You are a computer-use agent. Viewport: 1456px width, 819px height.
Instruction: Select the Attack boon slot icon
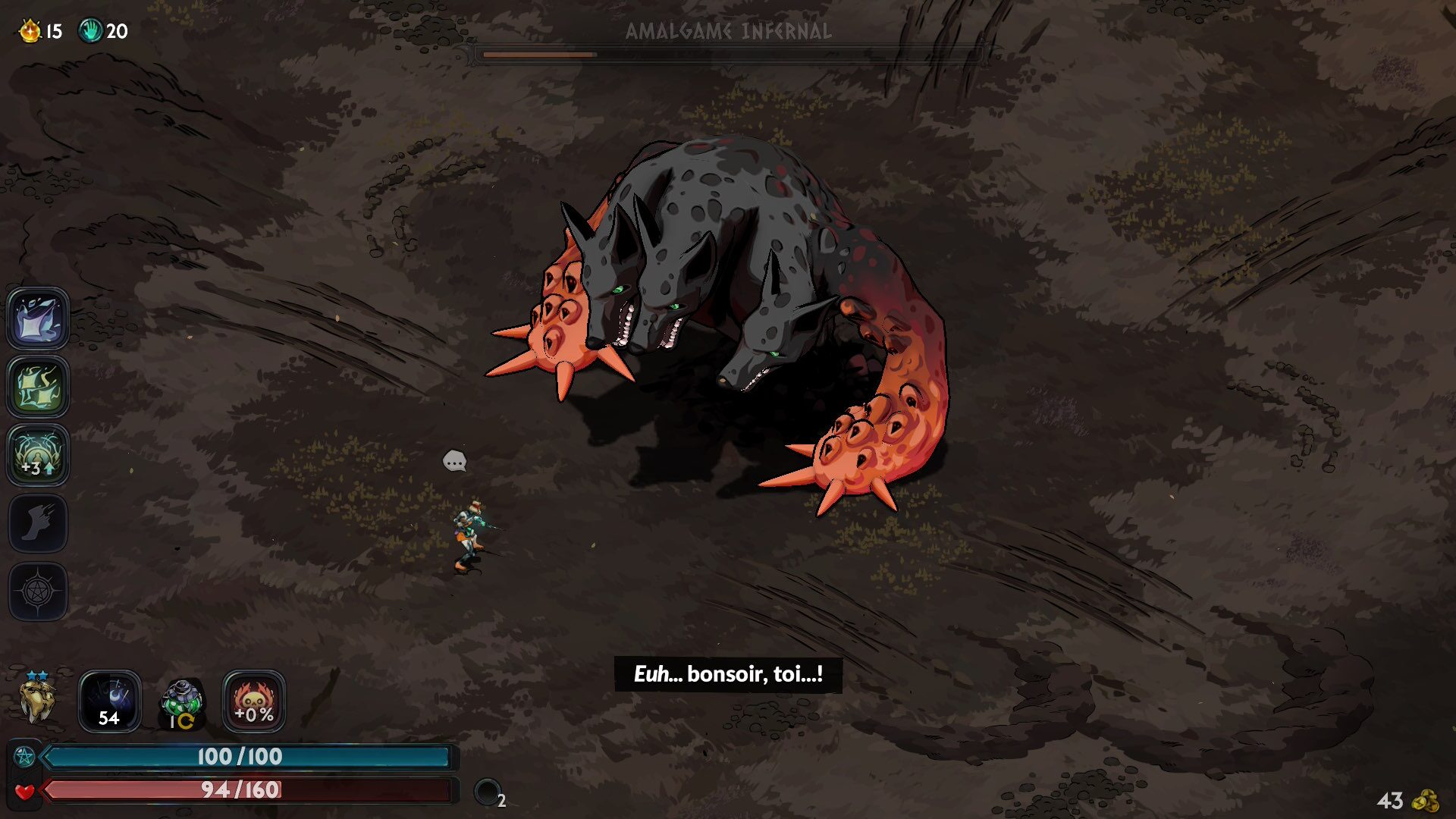coord(38,318)
